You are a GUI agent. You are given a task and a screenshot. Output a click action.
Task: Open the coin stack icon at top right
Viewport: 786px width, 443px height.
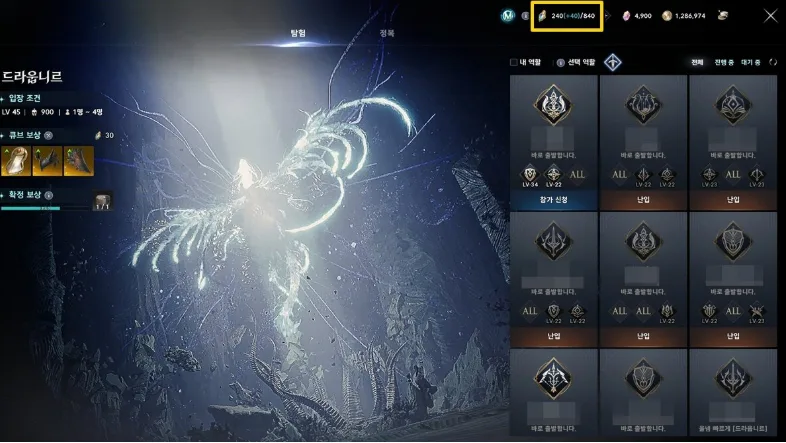click(x=722, y=15)
